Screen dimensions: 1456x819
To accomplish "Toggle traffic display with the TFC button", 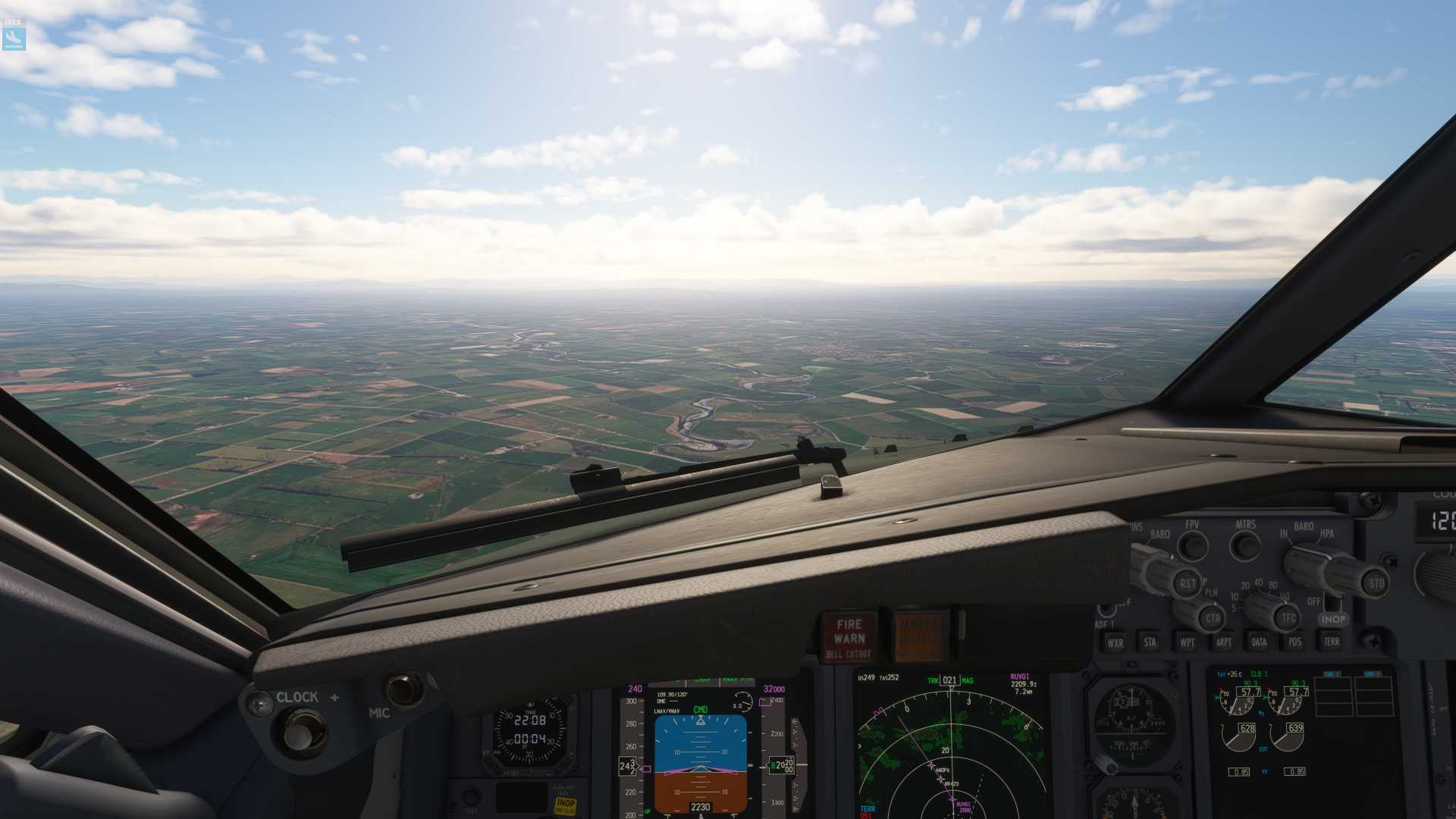I will [1288, 617].
